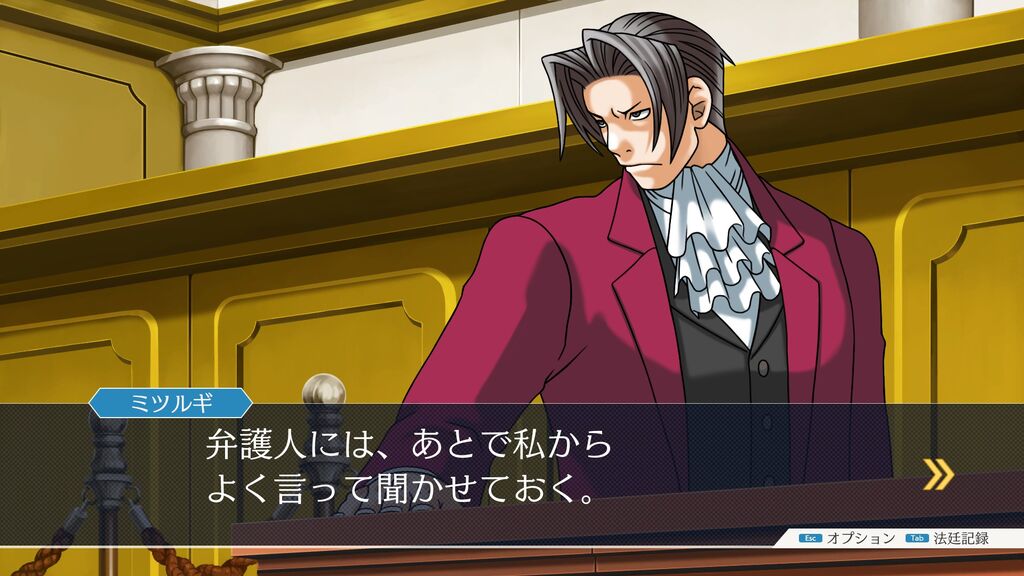Advance dialogue with the yellow arrow
Viewport: 1024px width, 576px height.
point(937,474)
